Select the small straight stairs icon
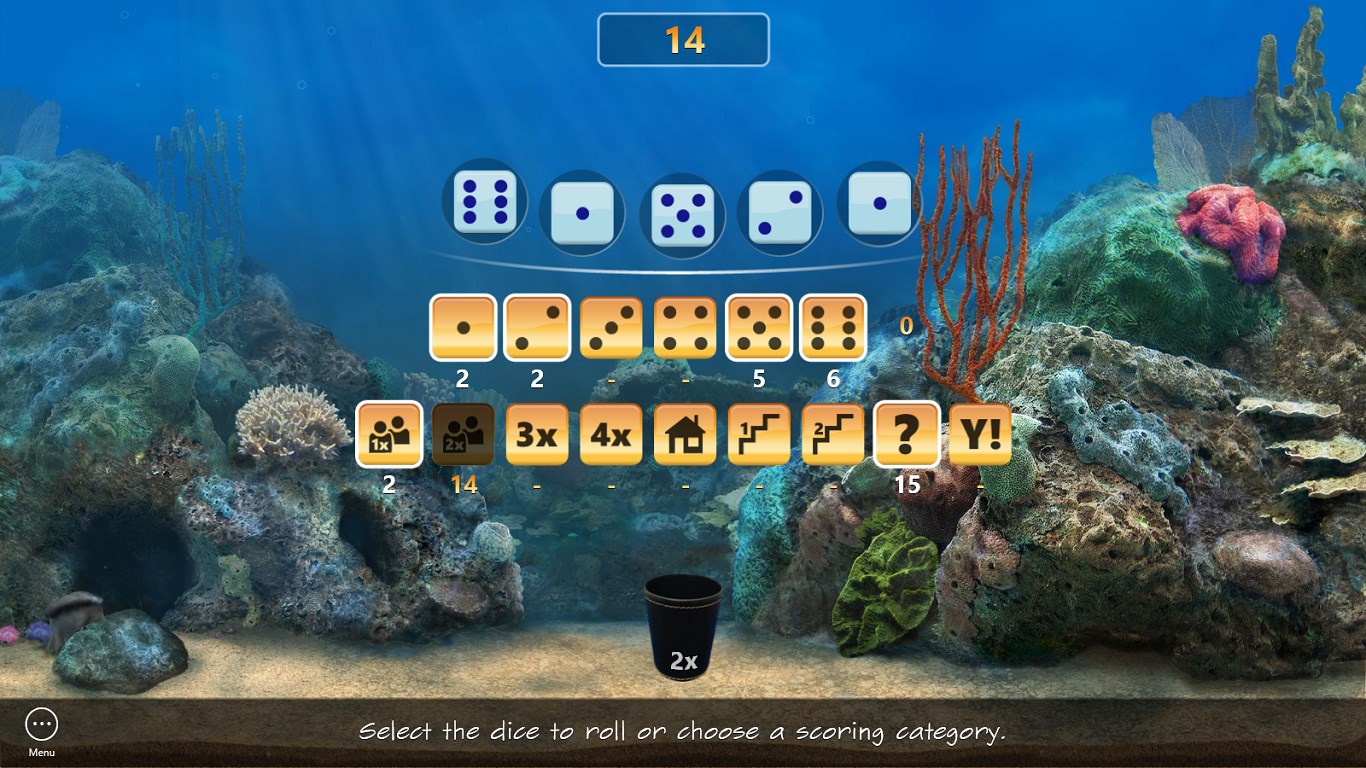 coord(759,434)
